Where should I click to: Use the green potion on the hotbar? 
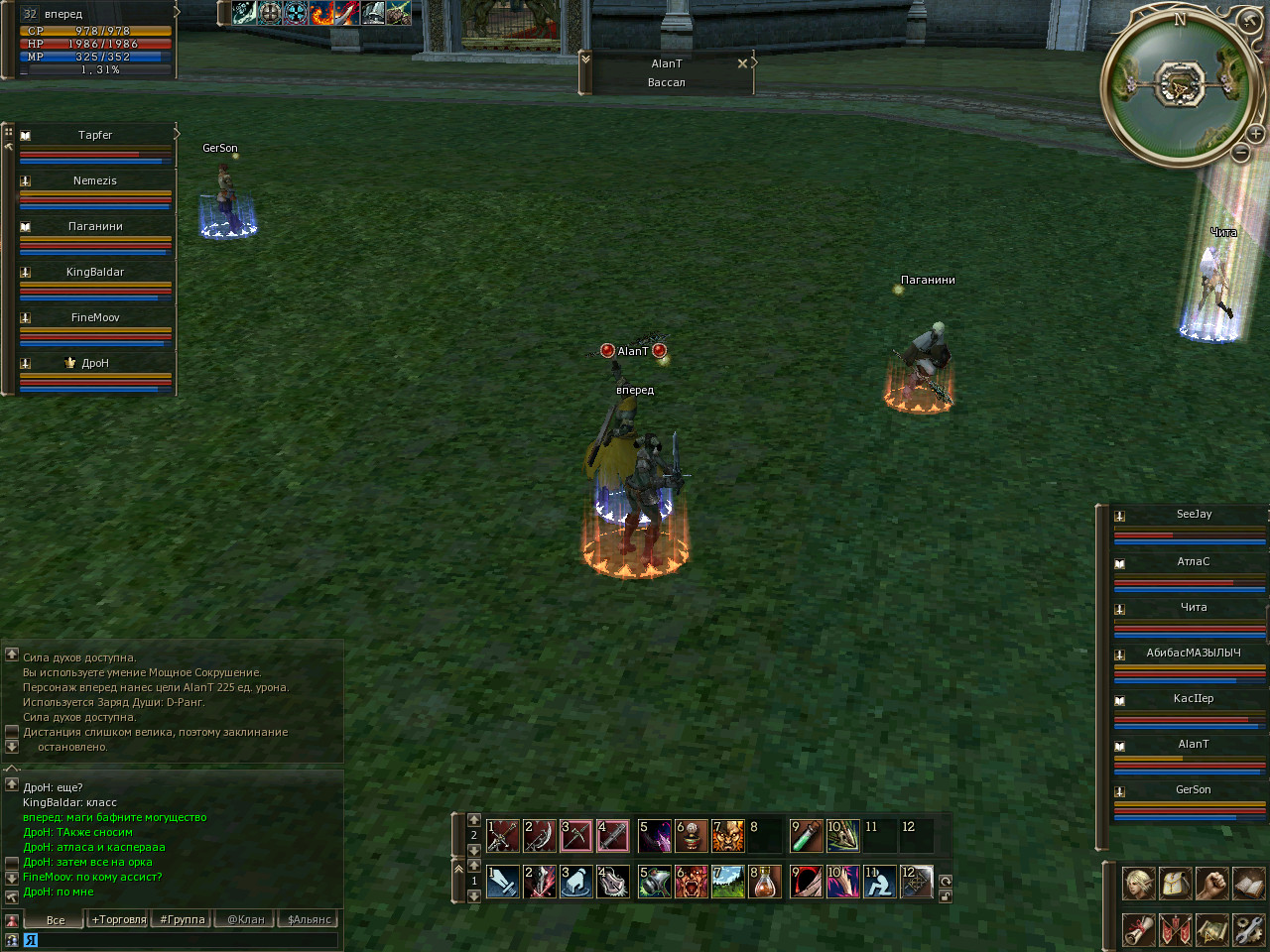(x=806, y=836)
